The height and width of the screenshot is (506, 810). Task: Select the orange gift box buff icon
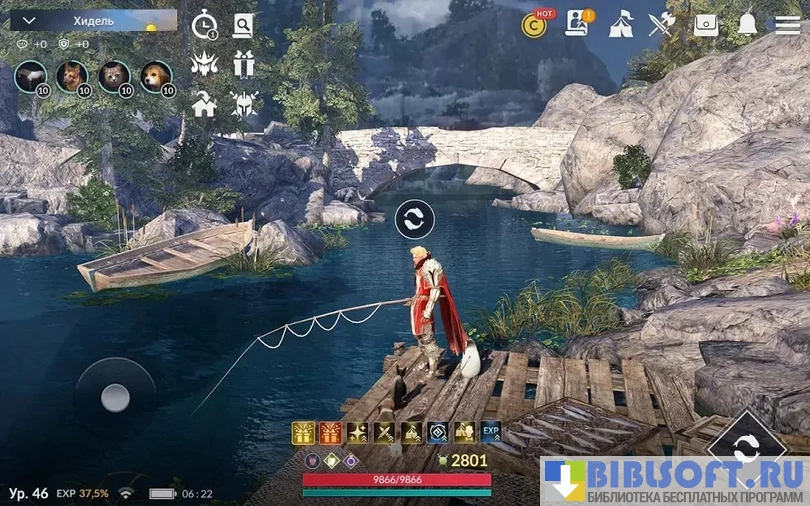pyautogui.click(x=330, y=432)
